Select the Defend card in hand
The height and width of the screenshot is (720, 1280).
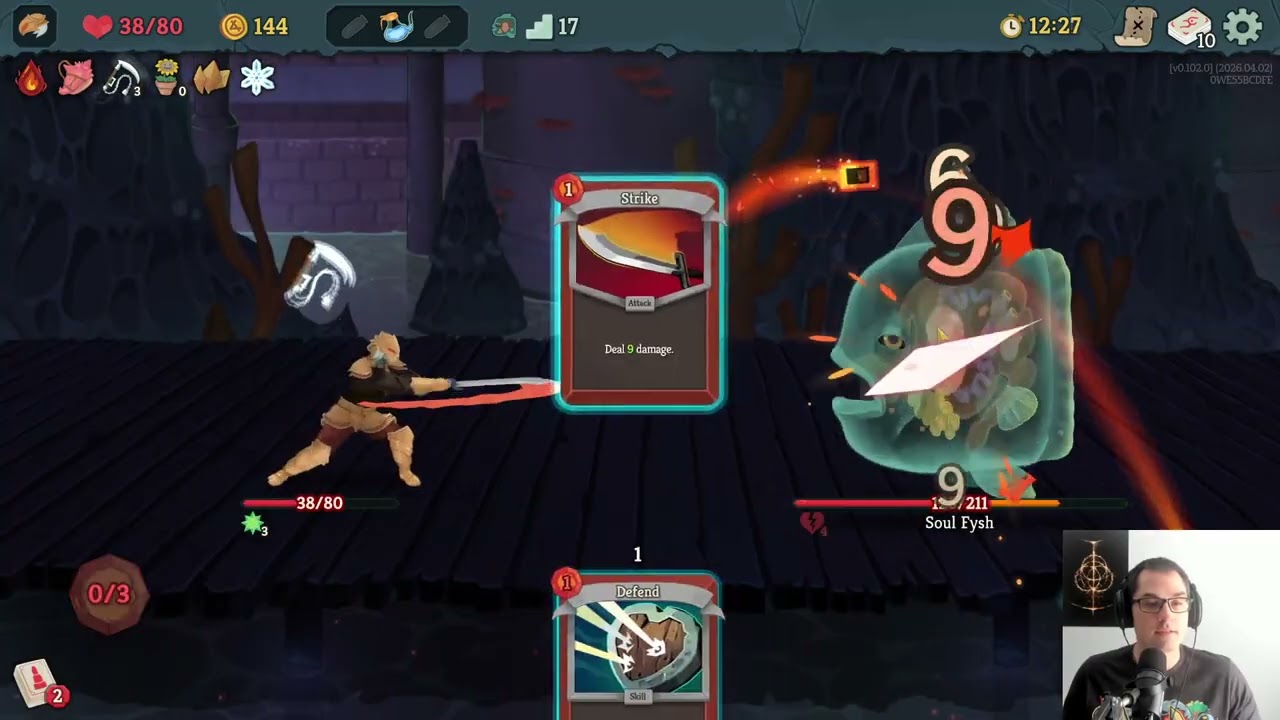(x=638, y=645)
